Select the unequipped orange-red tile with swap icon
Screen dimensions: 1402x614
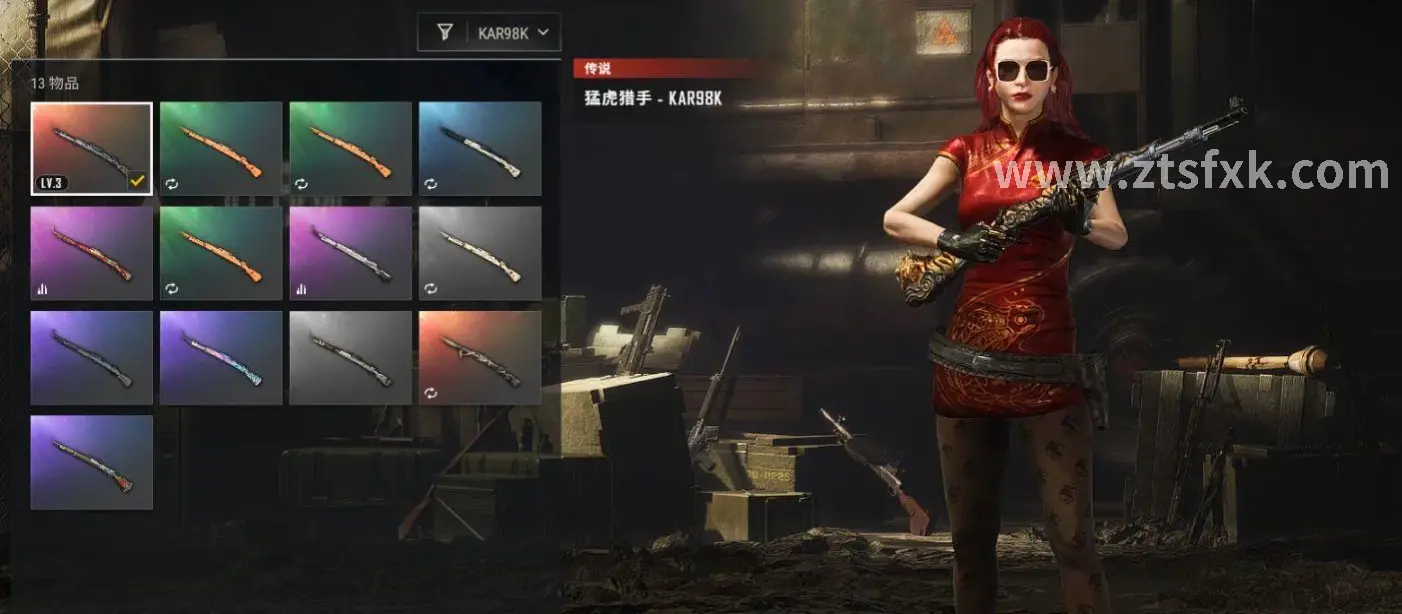(480, 357)
